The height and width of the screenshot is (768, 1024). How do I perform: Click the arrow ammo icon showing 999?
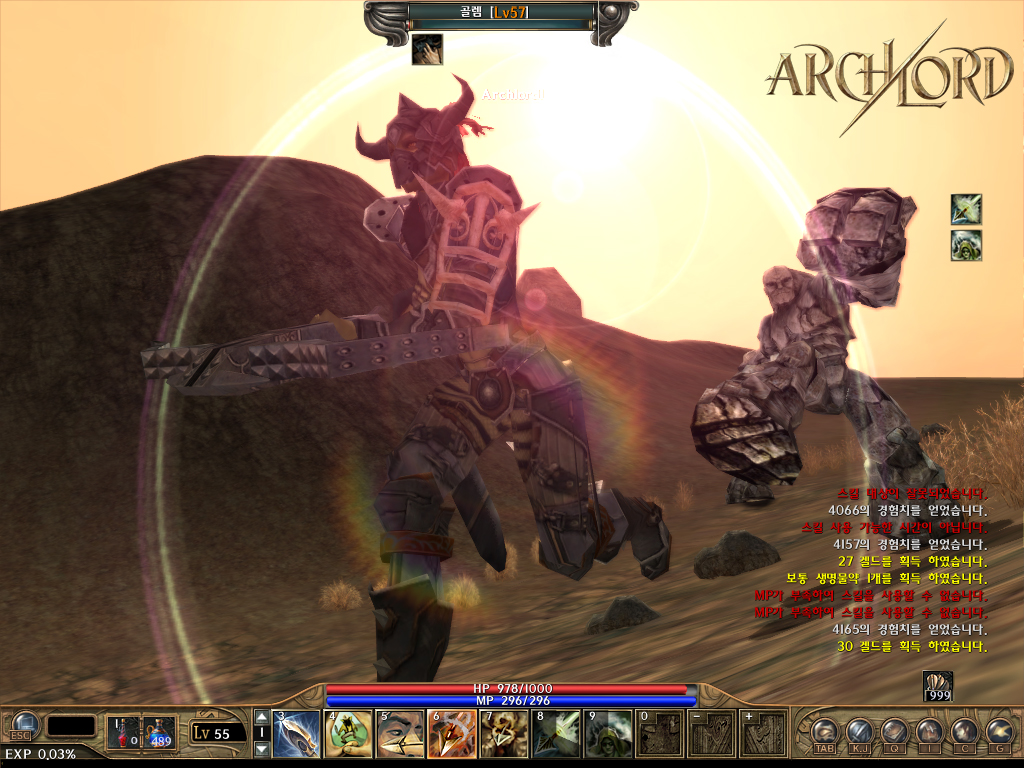click(937, 685)
